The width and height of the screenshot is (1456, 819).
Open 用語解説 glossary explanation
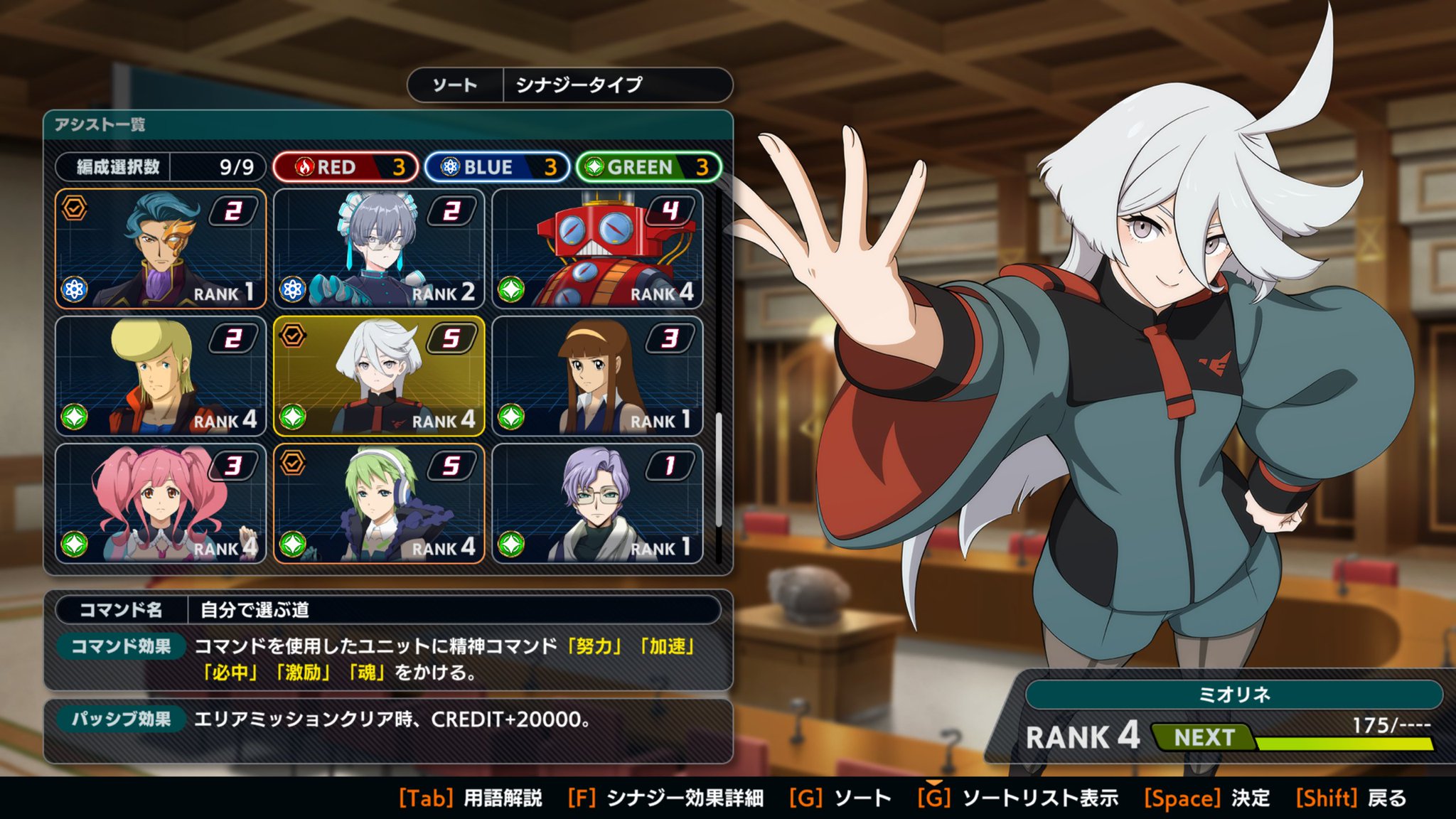[x=471, y=798]
